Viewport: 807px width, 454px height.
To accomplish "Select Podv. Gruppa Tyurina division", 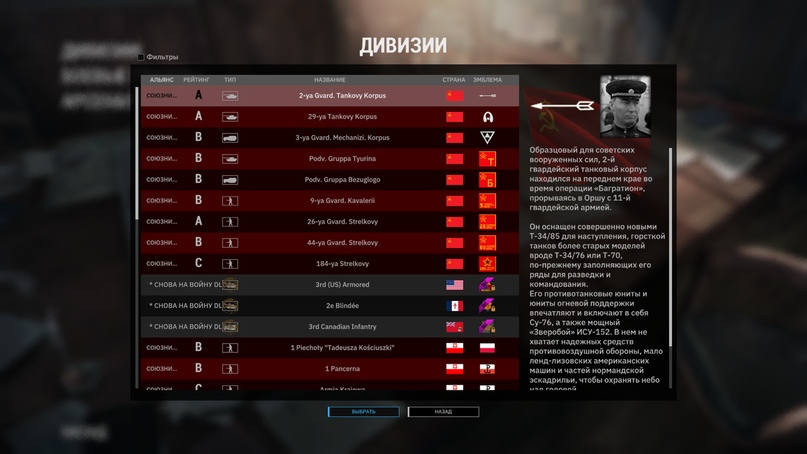I will (x=329, y=159).
